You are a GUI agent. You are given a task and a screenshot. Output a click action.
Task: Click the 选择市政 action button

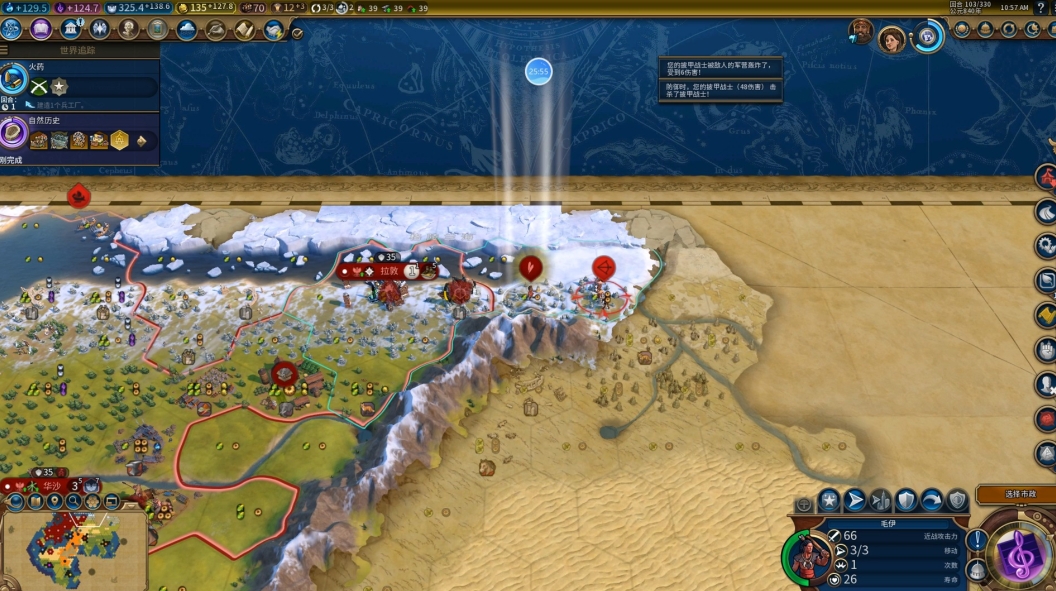pyautogui.click(x=1014, y=494)
